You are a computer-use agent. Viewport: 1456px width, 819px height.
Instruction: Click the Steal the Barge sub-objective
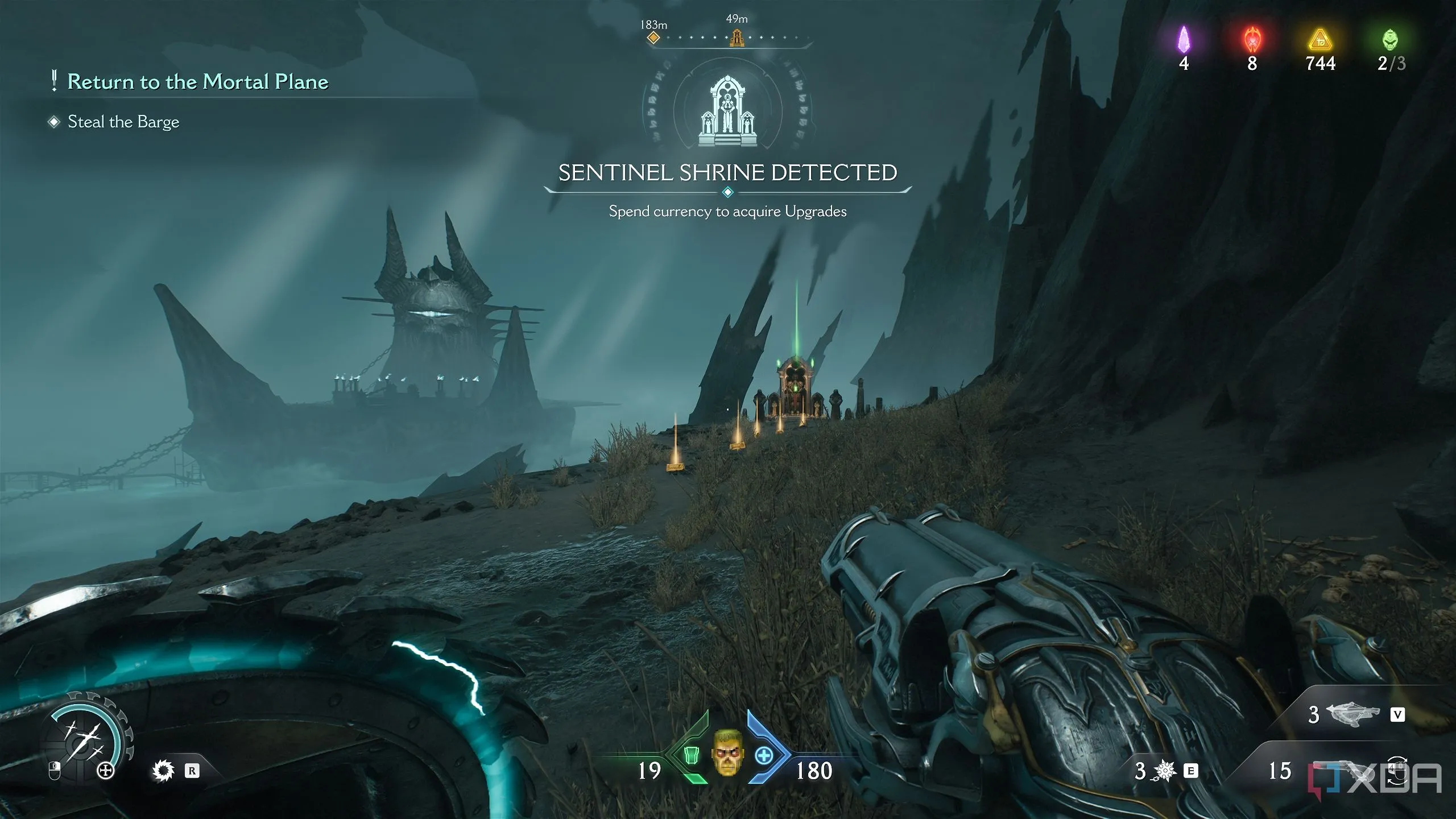point(123,122)
